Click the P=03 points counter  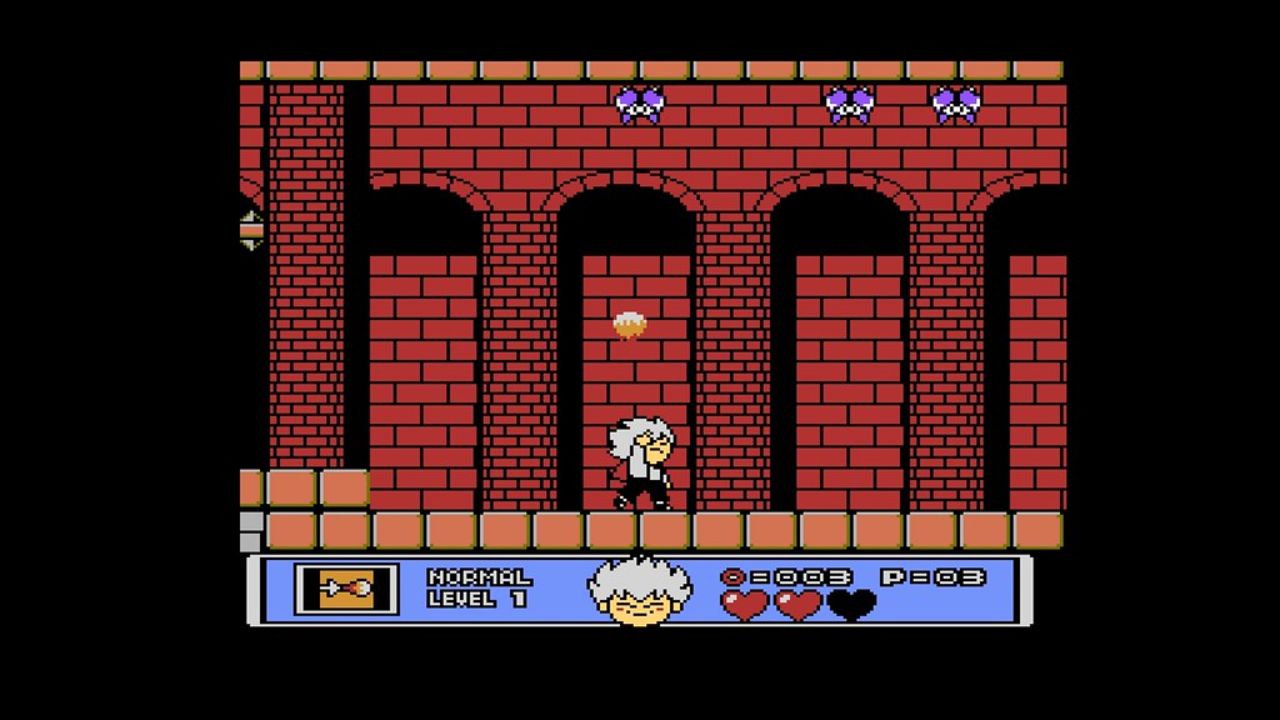935,577
